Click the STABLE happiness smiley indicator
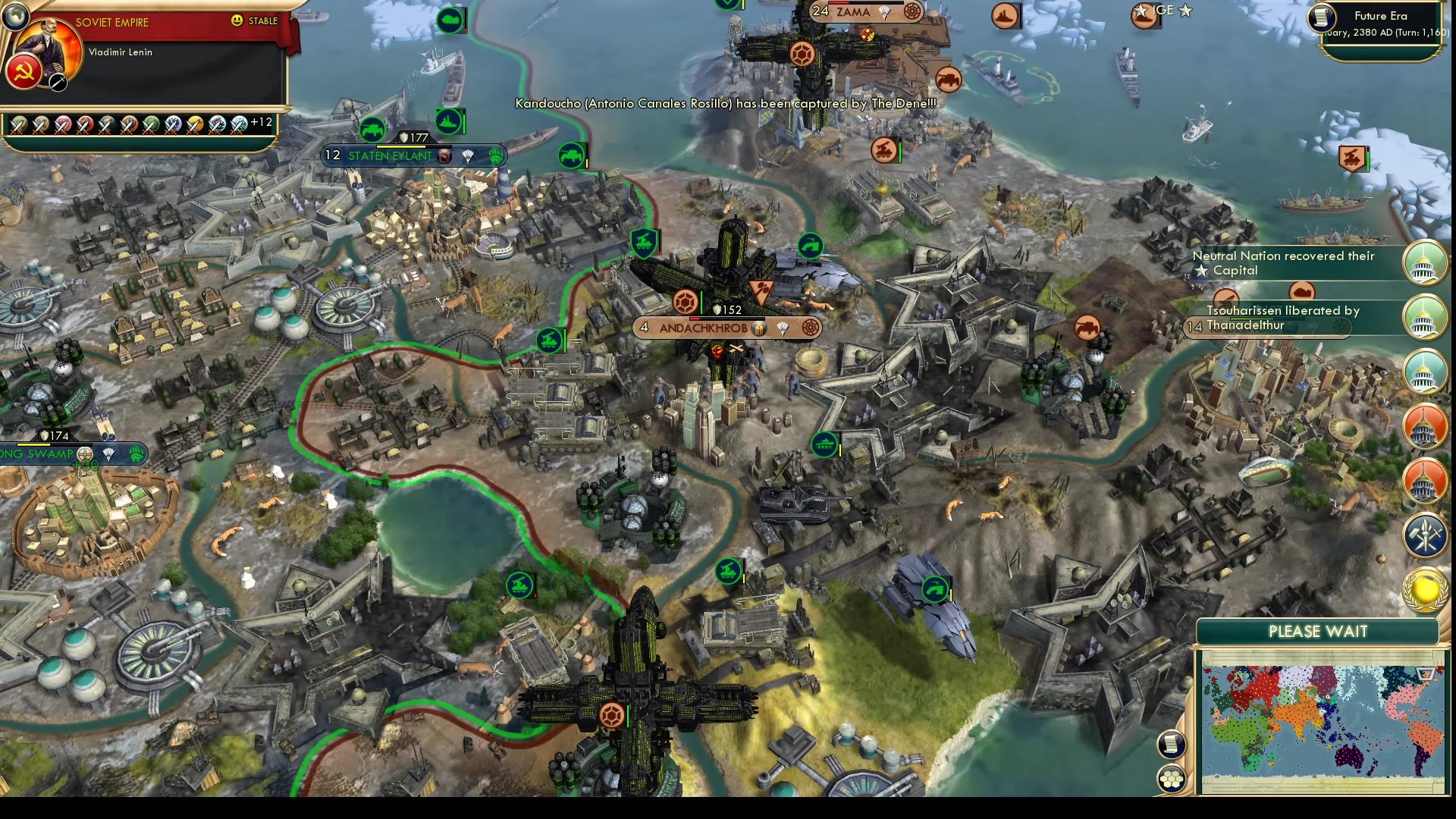1456x819 pixels. 237,22
